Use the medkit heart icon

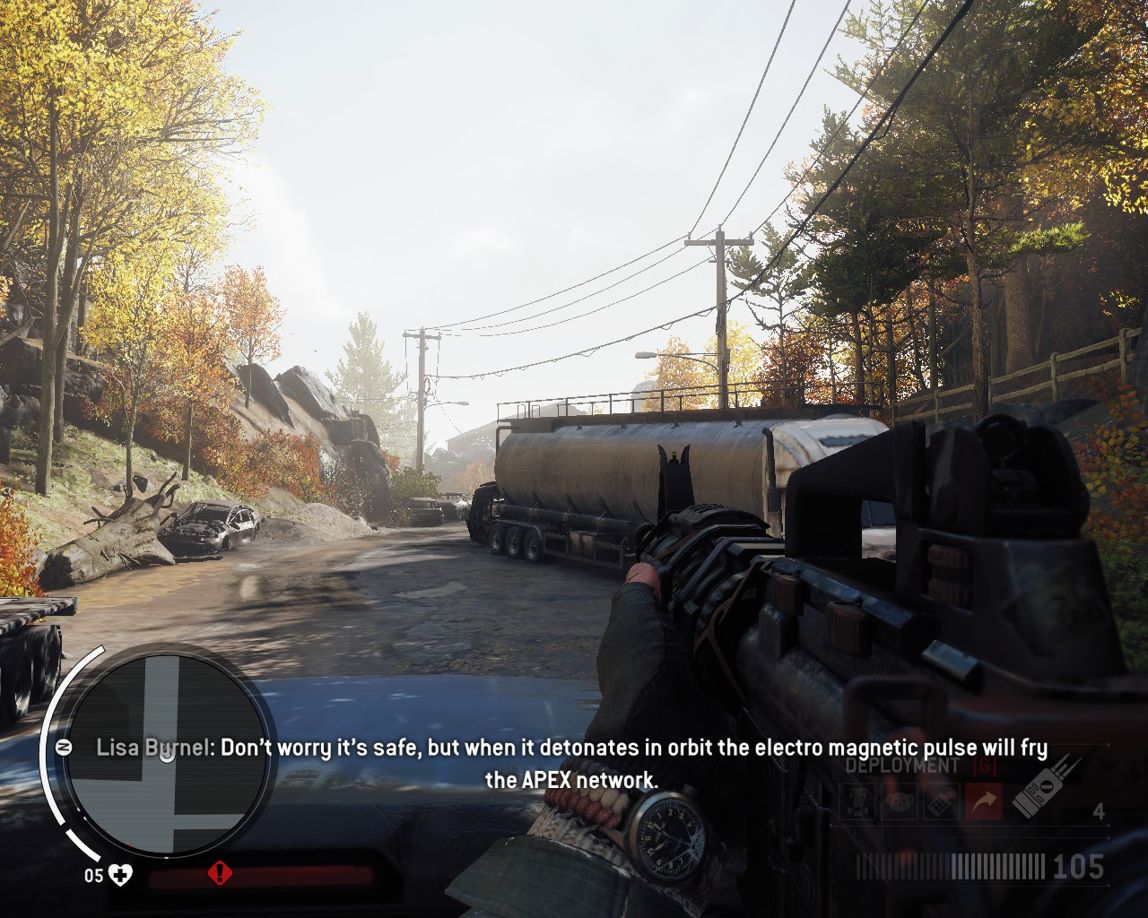(121, 876)
